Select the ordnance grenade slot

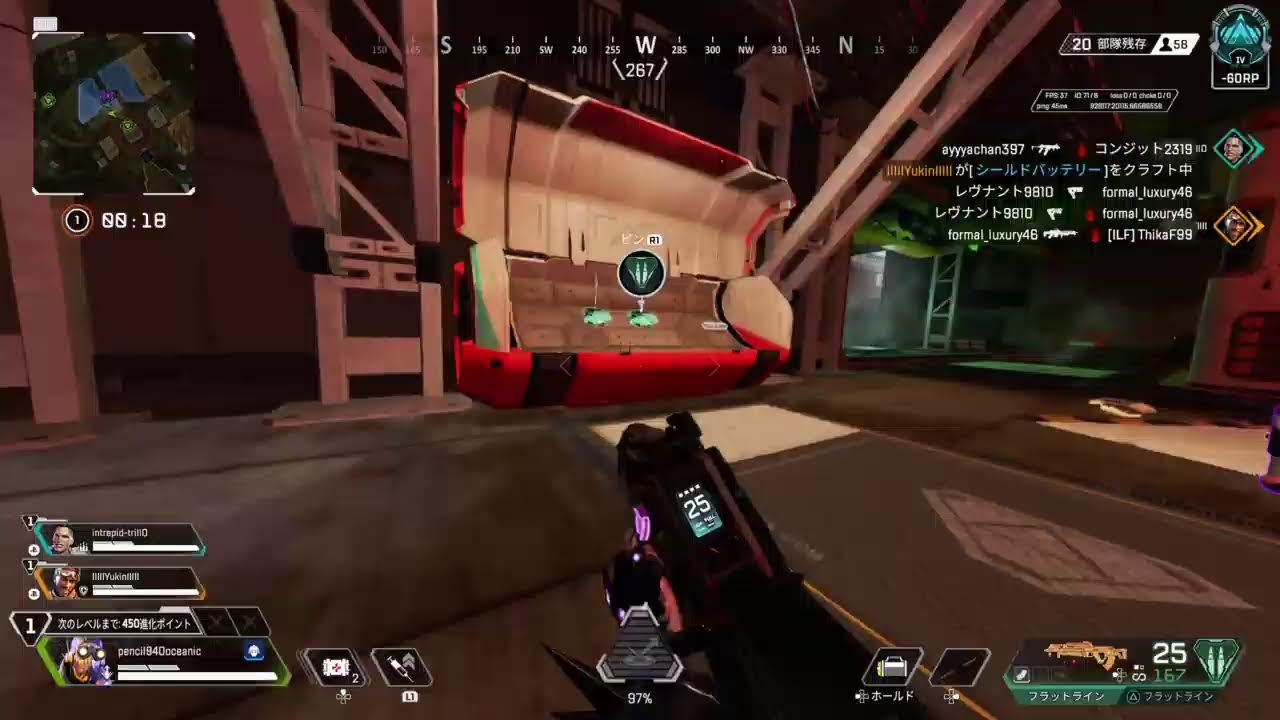(959, 667)
